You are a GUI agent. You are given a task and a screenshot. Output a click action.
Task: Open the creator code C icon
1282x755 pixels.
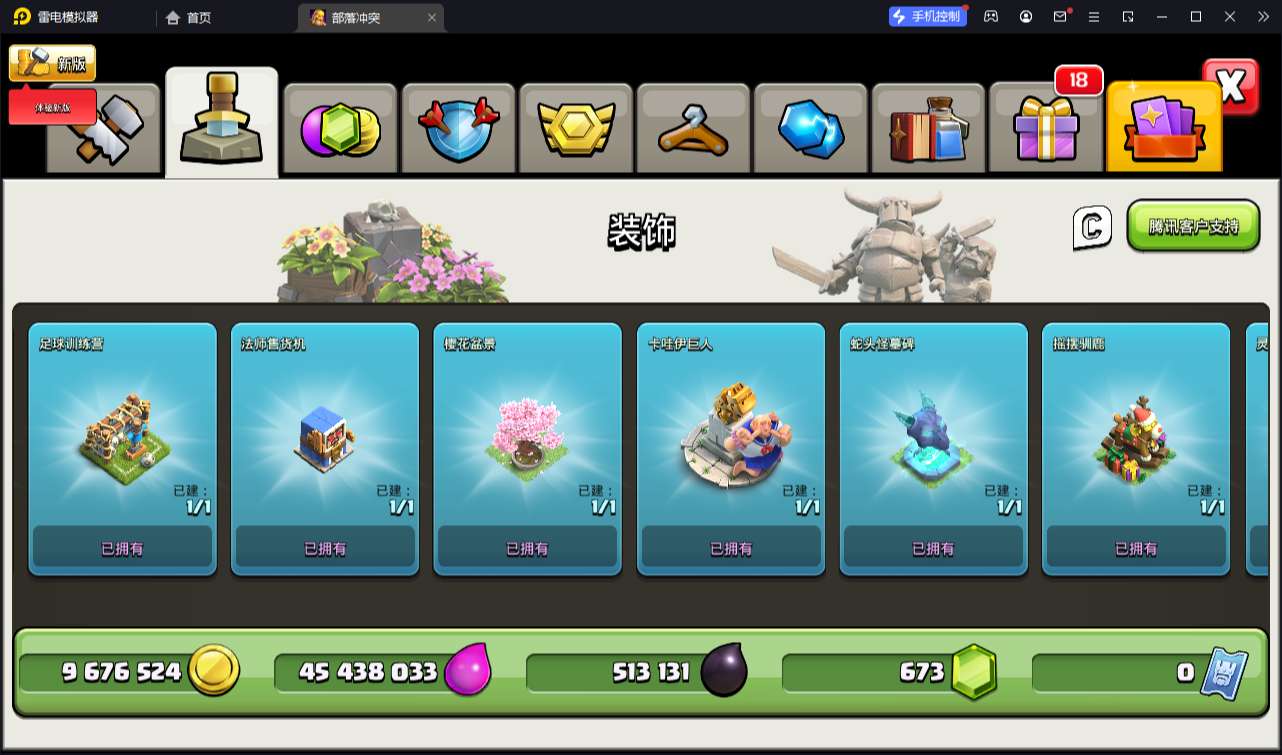pos(1092,227)
